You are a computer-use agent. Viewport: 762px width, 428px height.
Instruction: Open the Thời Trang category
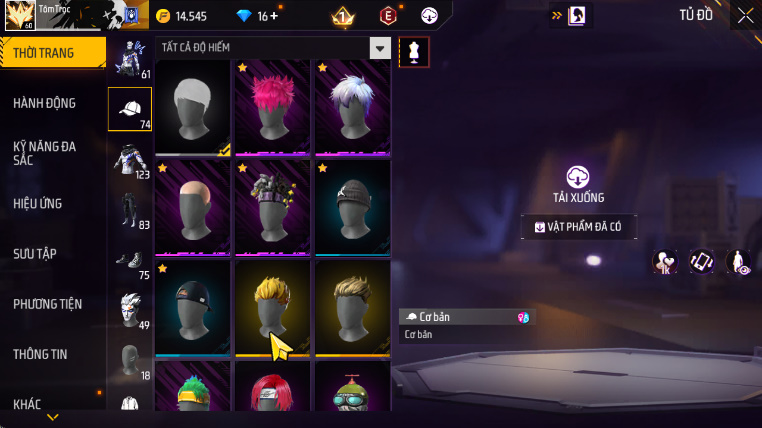tap(50, 53)
